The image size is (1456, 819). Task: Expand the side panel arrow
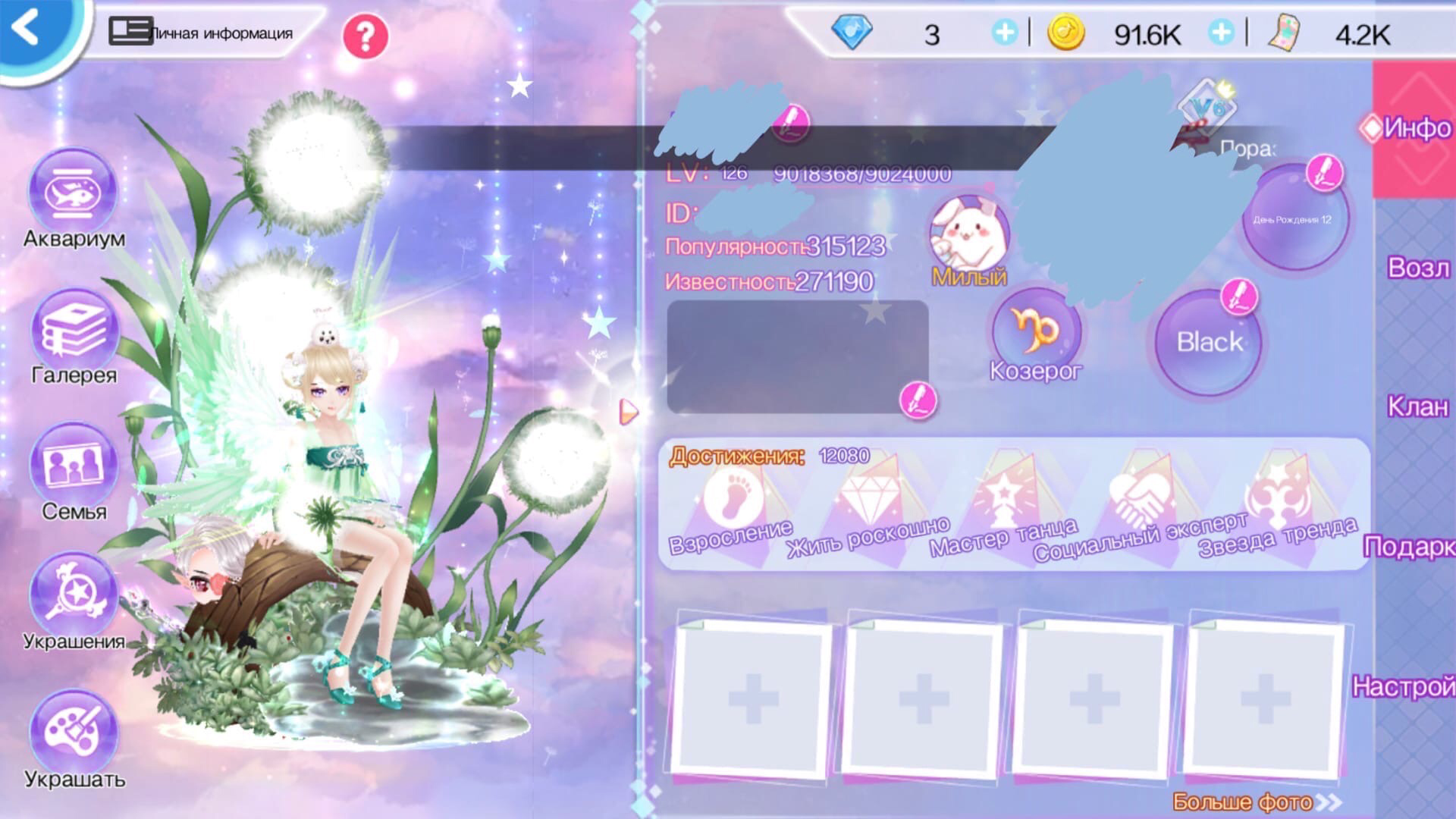(629, 412)
